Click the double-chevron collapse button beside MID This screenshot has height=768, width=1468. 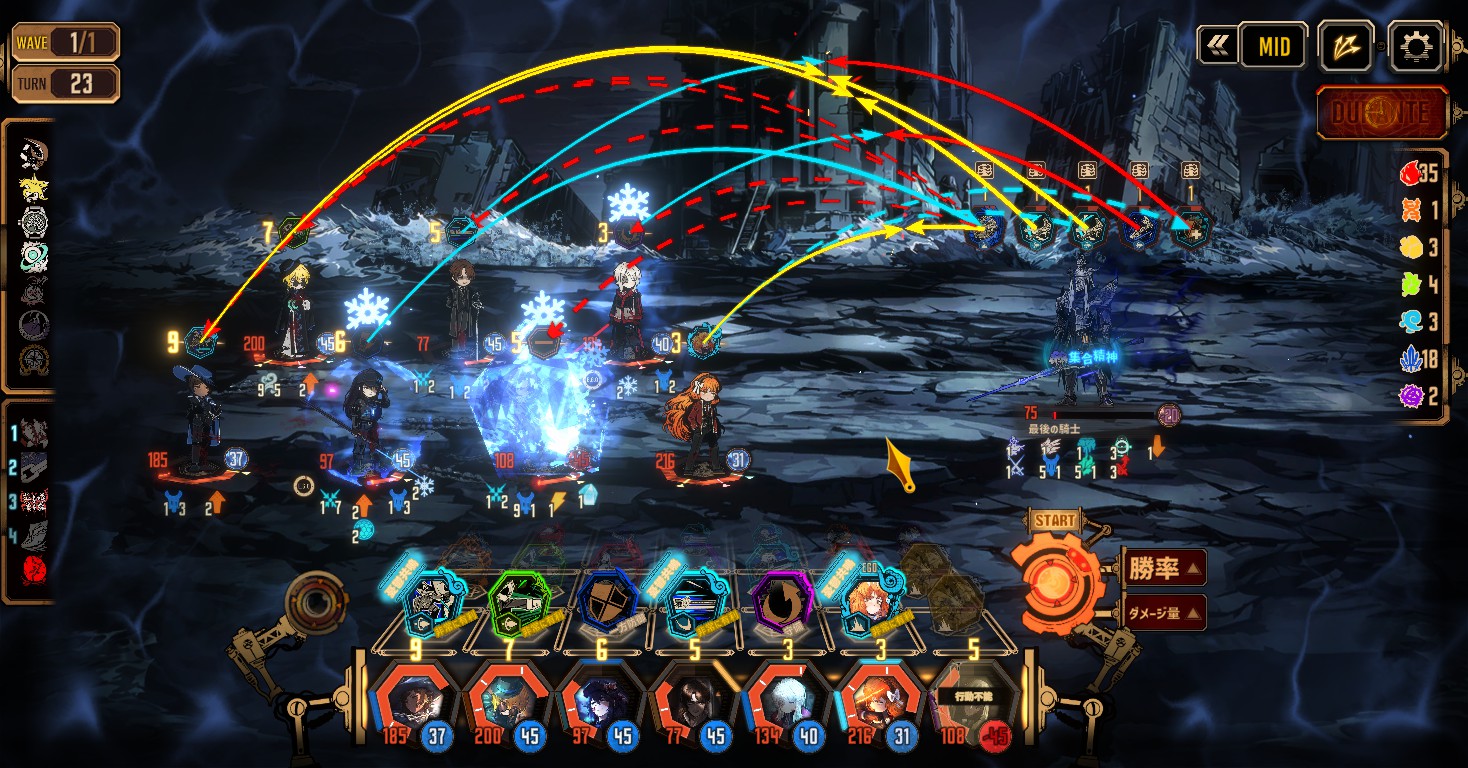click(x=1217, y=46)
